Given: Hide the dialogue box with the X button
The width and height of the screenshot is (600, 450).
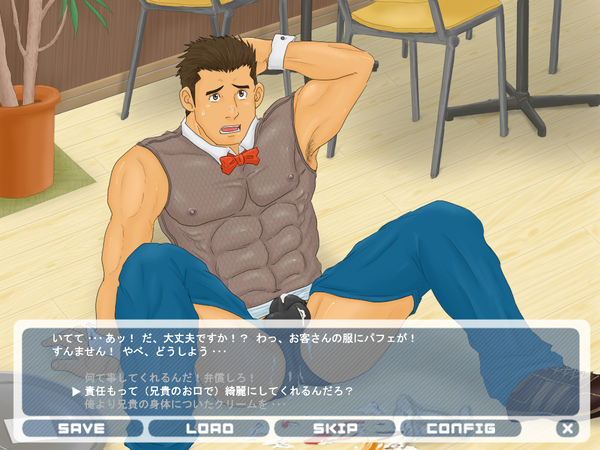Looking at the screenshot, I should (568, 428).
